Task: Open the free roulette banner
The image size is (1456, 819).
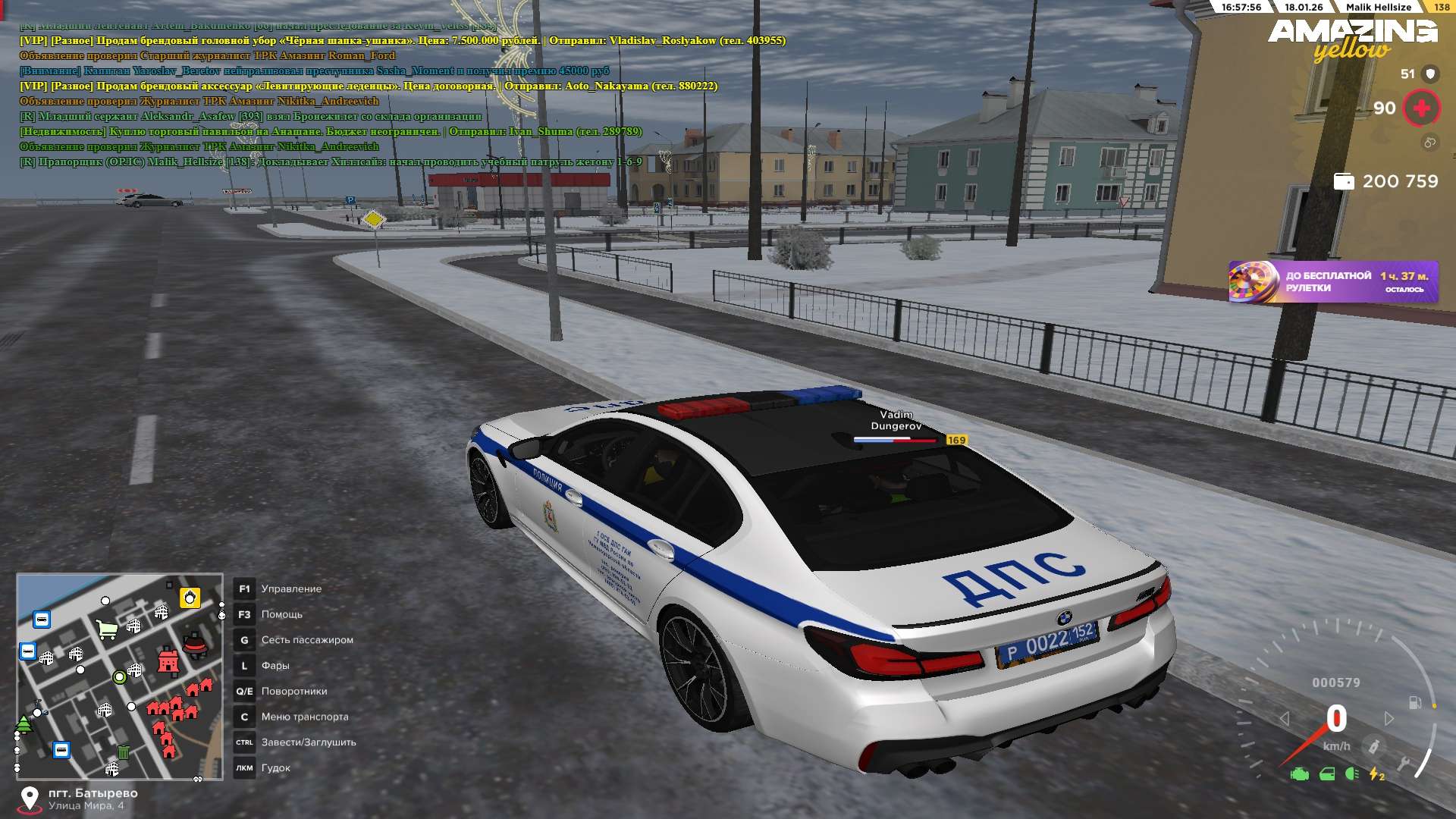Action: 1333,282
